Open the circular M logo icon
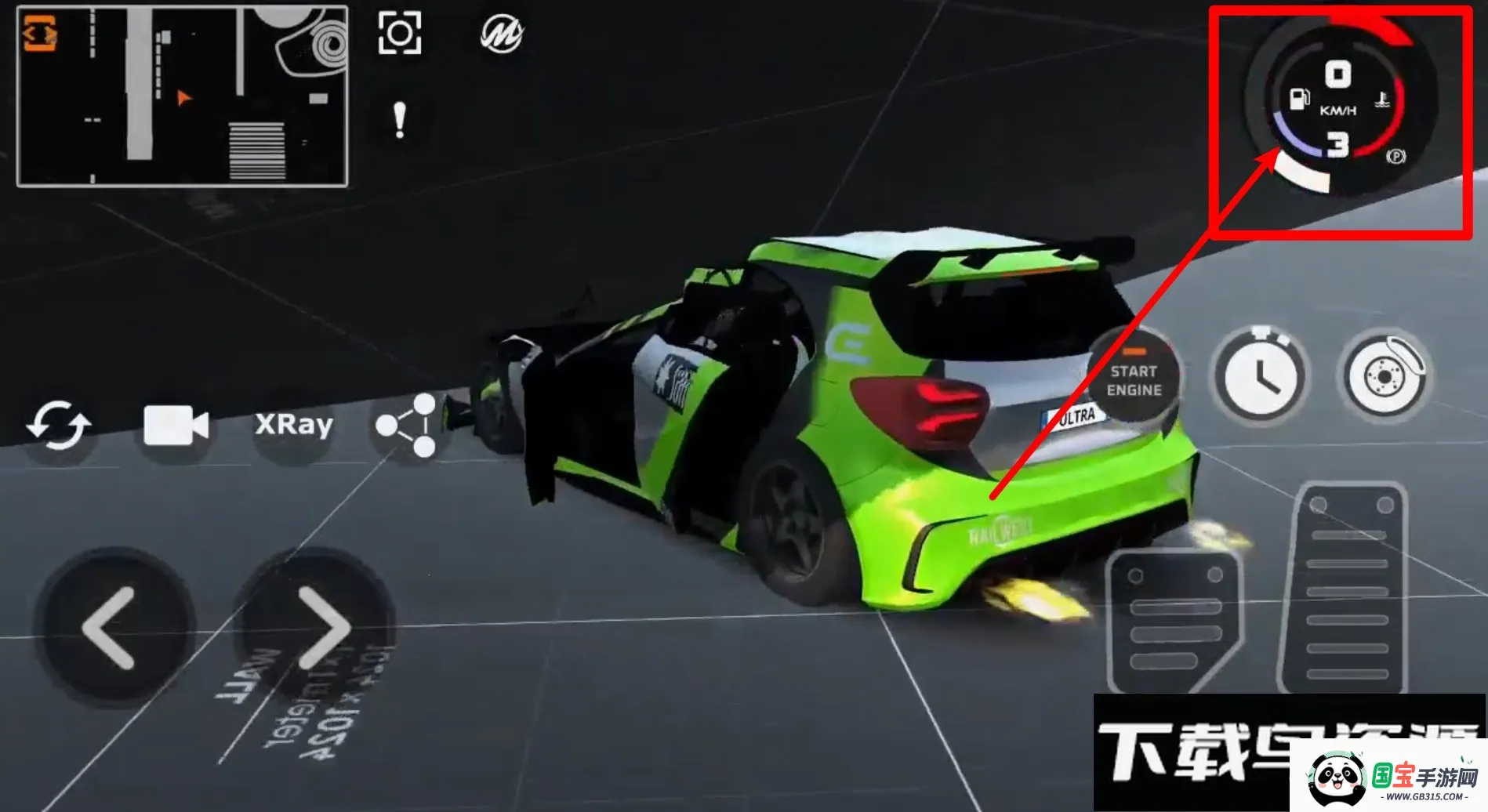This screenshot has width=1488, height=812. (x=502, y=34)
